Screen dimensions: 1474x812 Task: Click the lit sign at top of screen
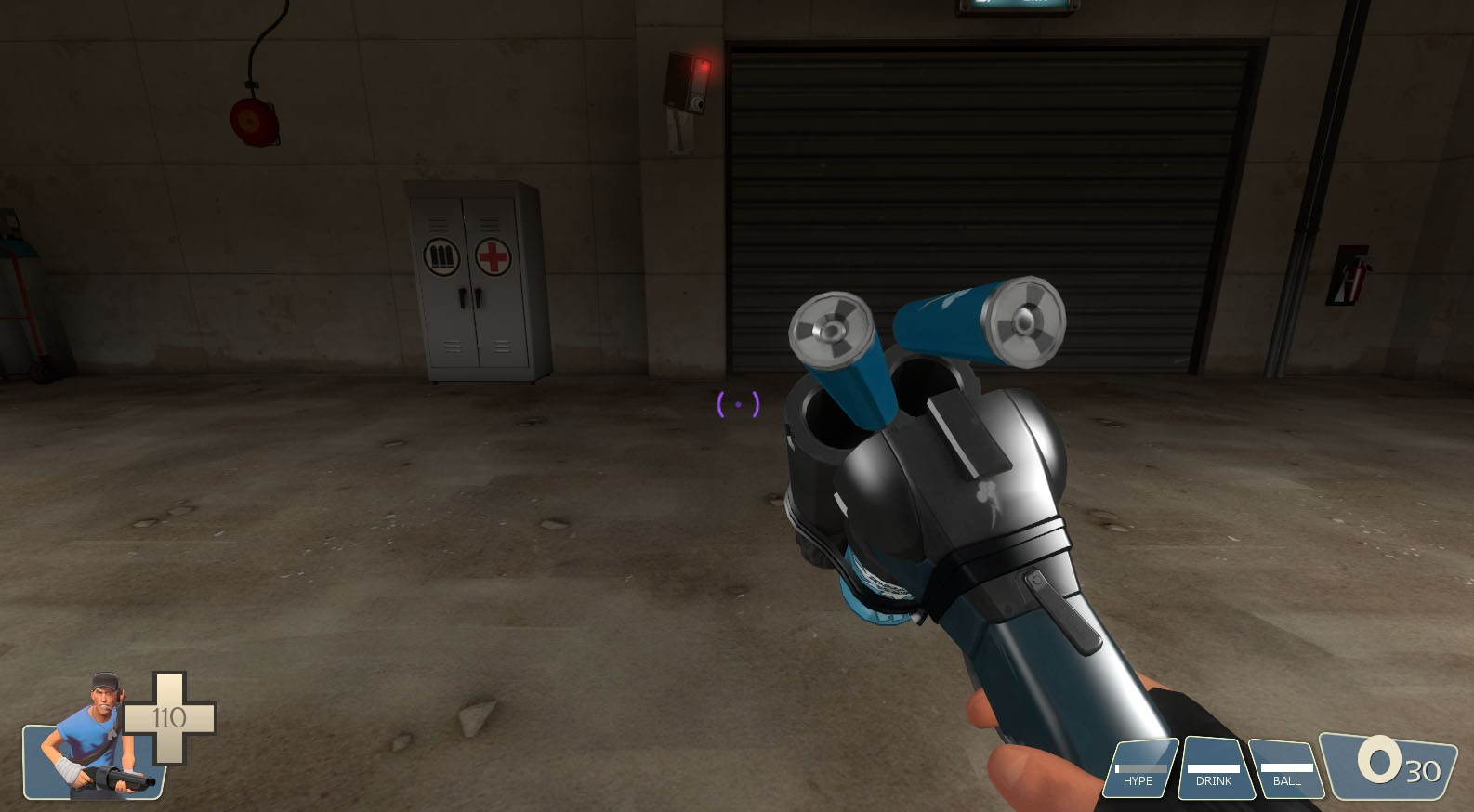(1017, 4)
